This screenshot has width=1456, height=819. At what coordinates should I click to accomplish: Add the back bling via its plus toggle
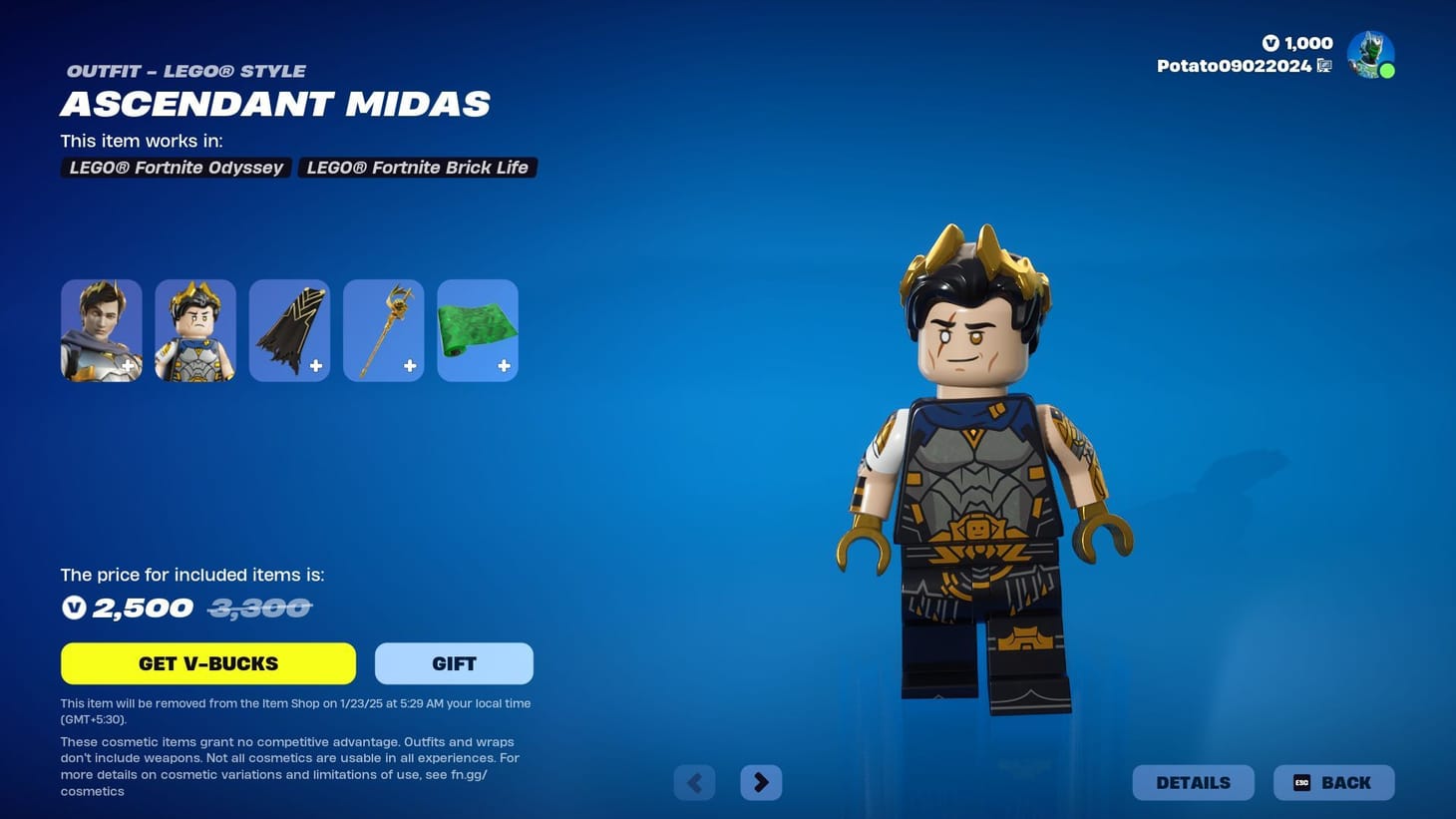click(316, 366)
